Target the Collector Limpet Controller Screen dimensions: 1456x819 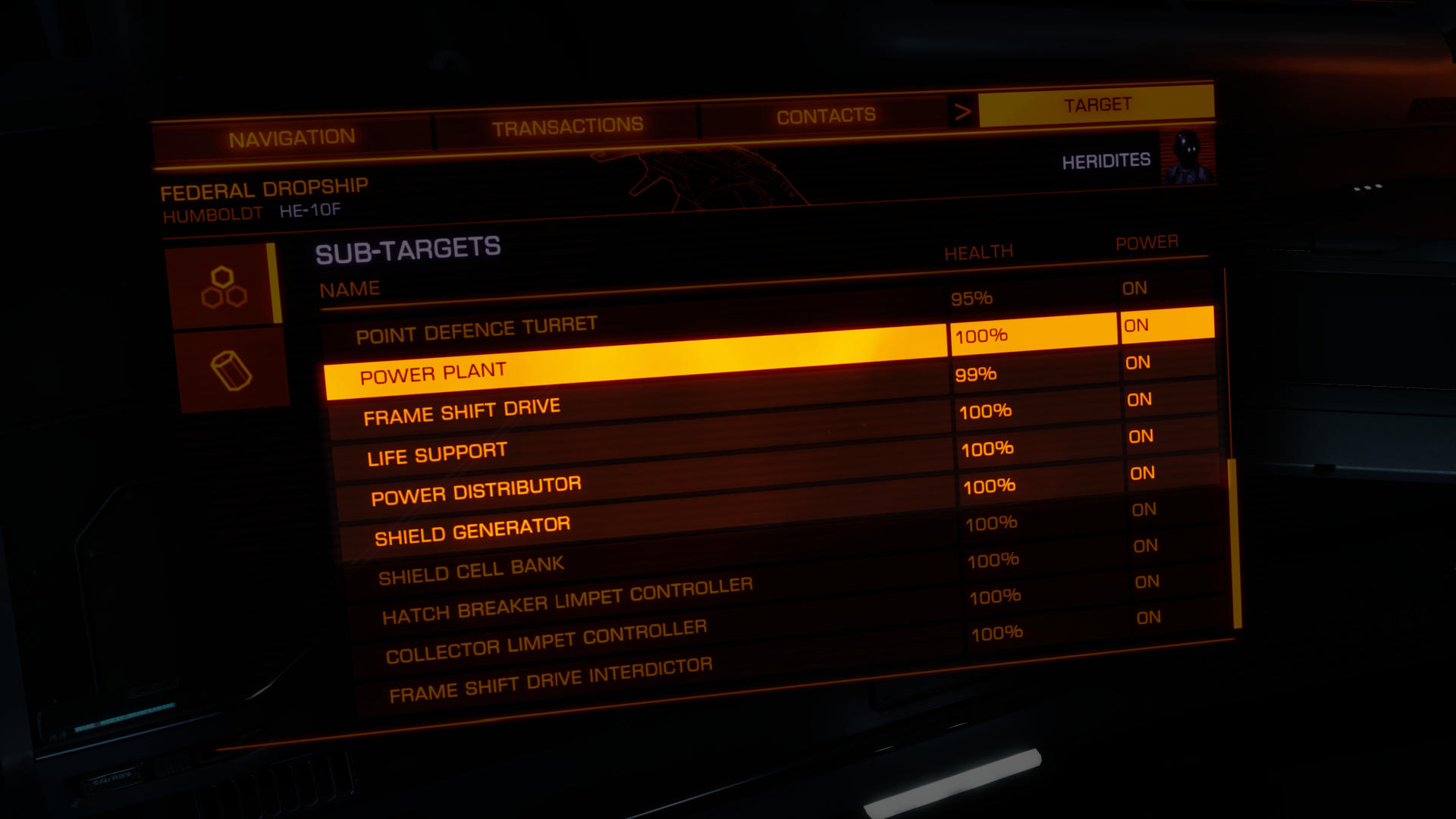pos(546,642)
